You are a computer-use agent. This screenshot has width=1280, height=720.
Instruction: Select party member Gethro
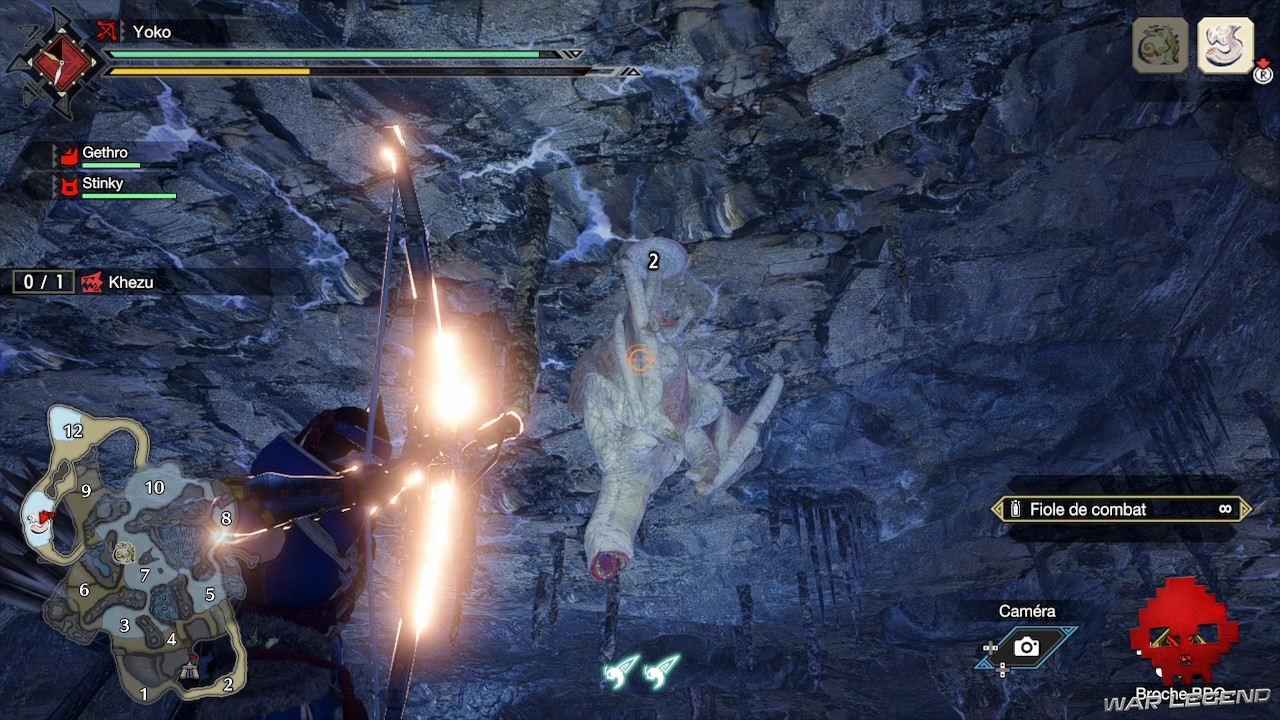(x=105, y=154)
